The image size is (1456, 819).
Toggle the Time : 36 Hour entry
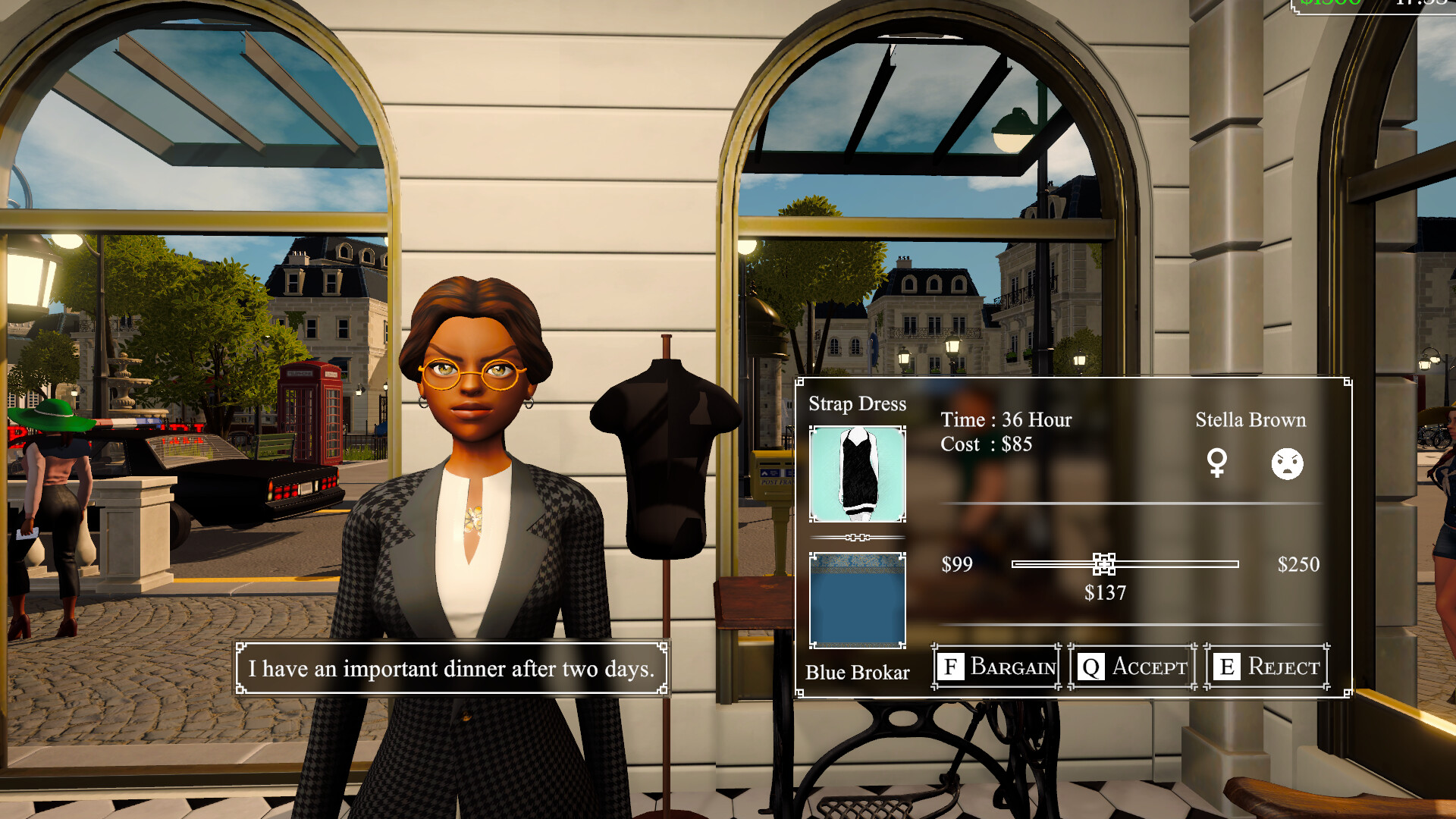pos(1005,419)
